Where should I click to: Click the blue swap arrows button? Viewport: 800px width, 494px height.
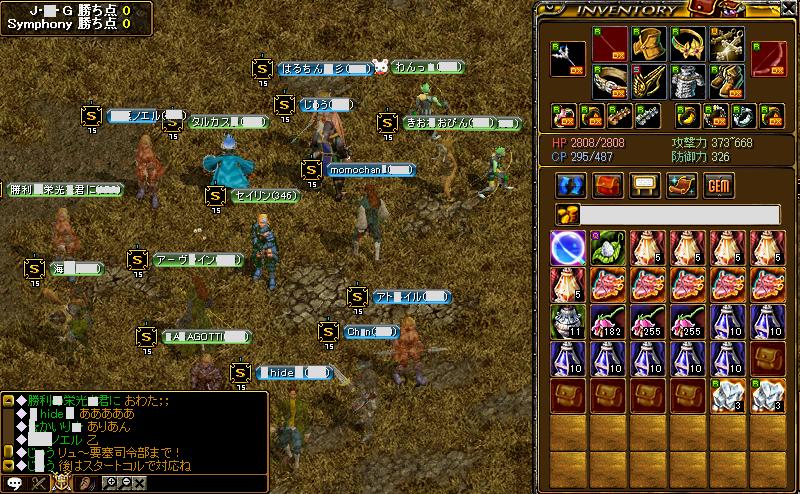click(x=570, y=185)
